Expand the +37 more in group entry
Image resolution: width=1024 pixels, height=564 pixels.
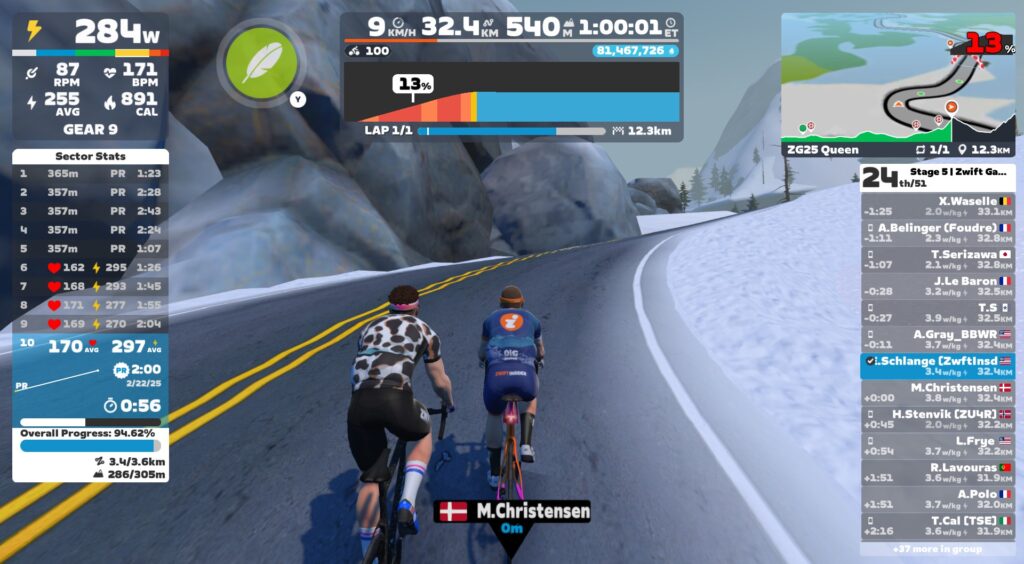click(x=937, y=548)
